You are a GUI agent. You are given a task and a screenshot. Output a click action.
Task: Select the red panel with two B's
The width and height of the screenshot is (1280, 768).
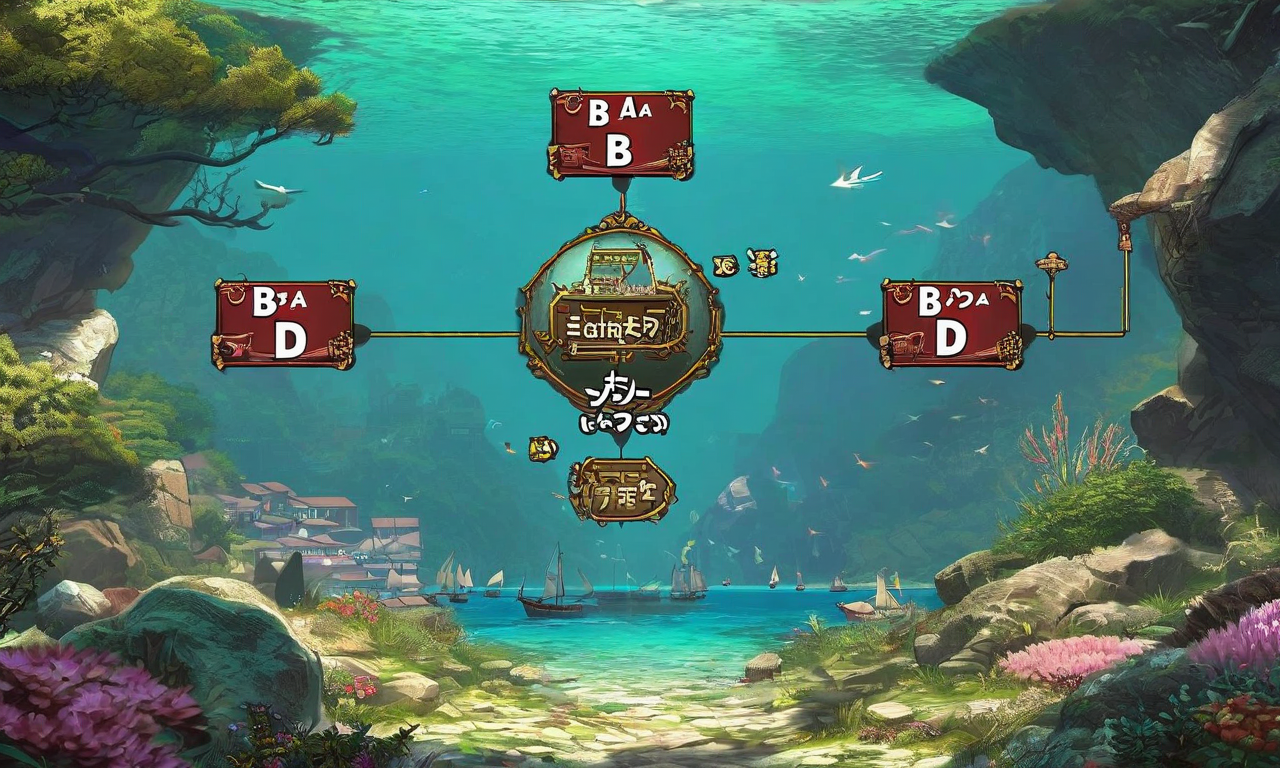point(621,134)
